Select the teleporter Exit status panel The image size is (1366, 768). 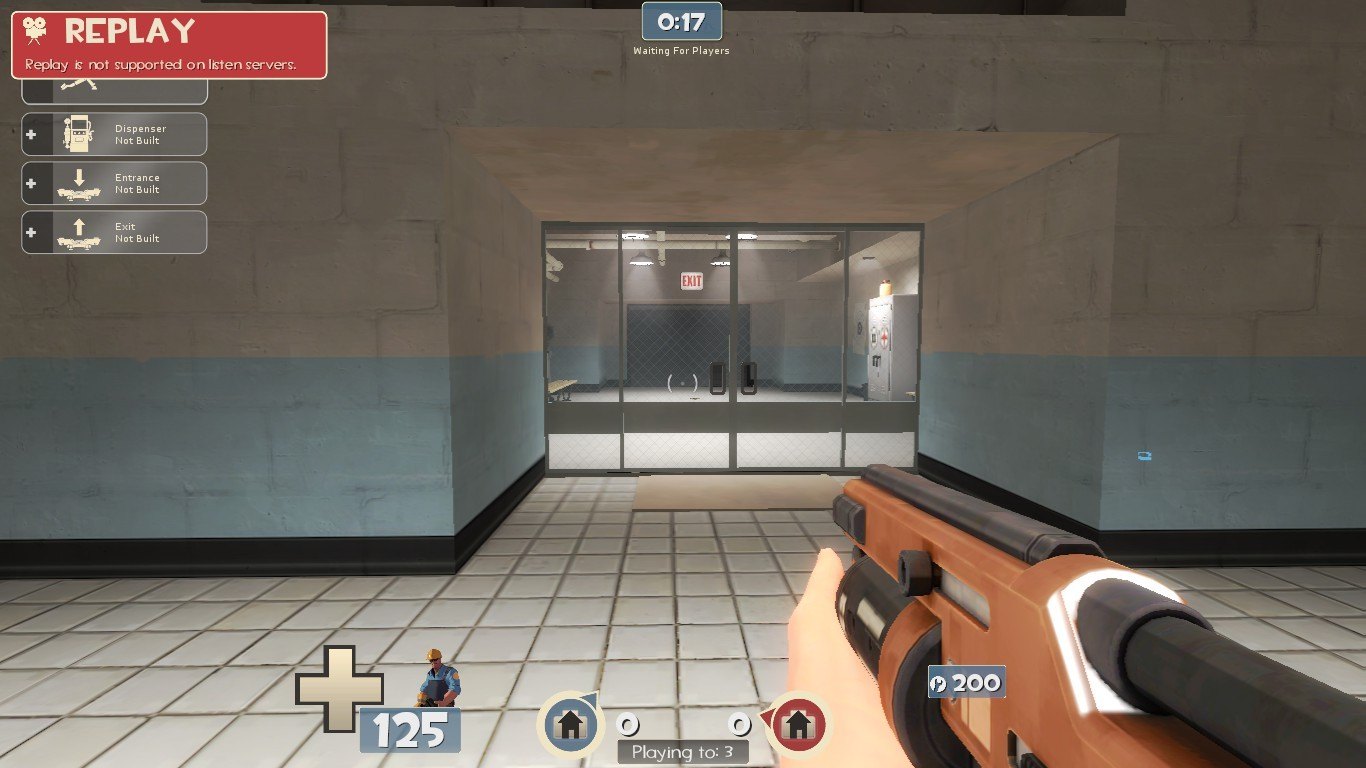click(114, 232)
